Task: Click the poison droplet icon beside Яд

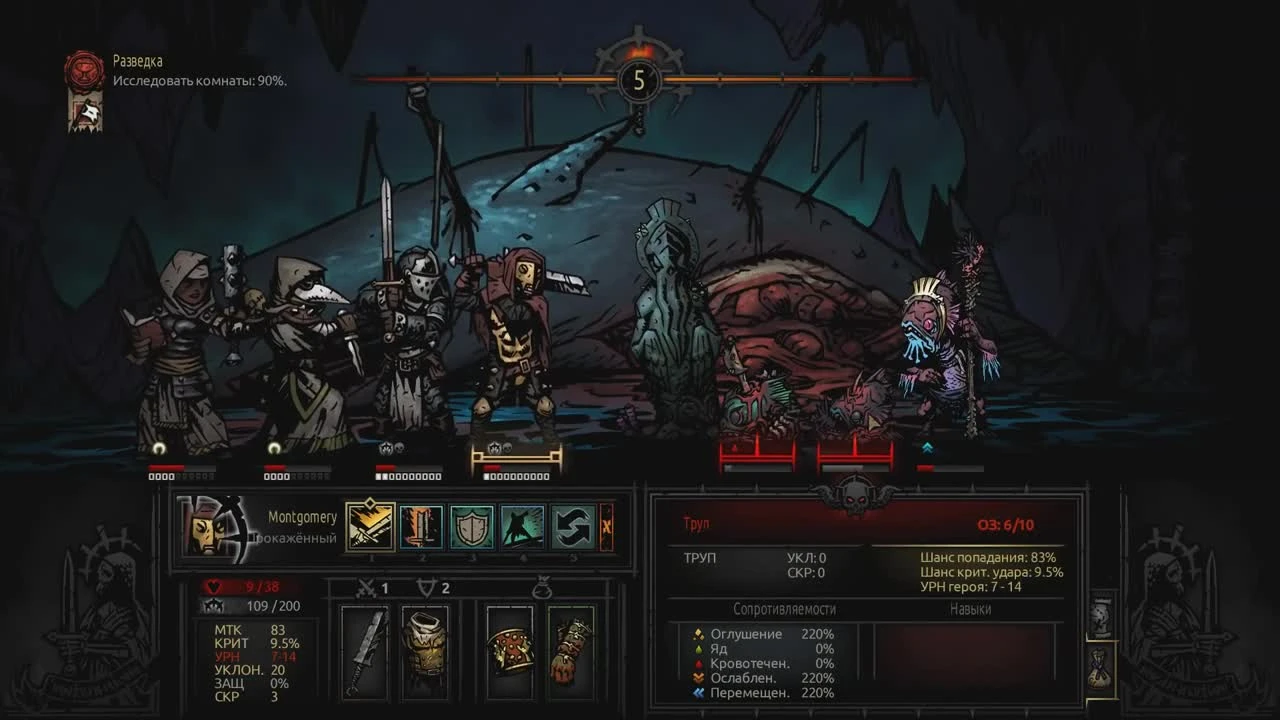Action: tap(698, 650)
